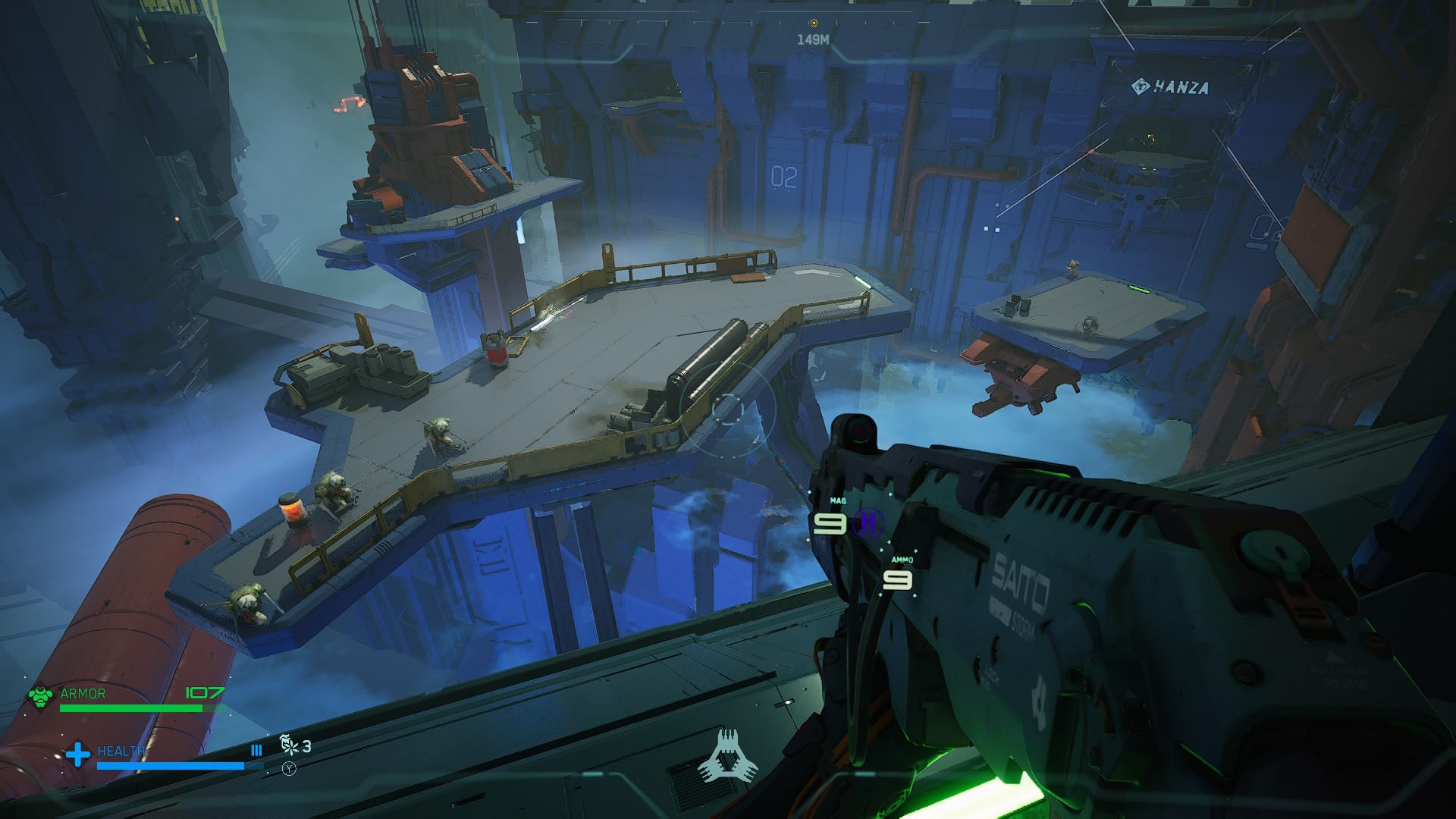Activate the three-hands emblem ability icon
This screenshot has width=1456, height=819.
(x=728, y=755)
